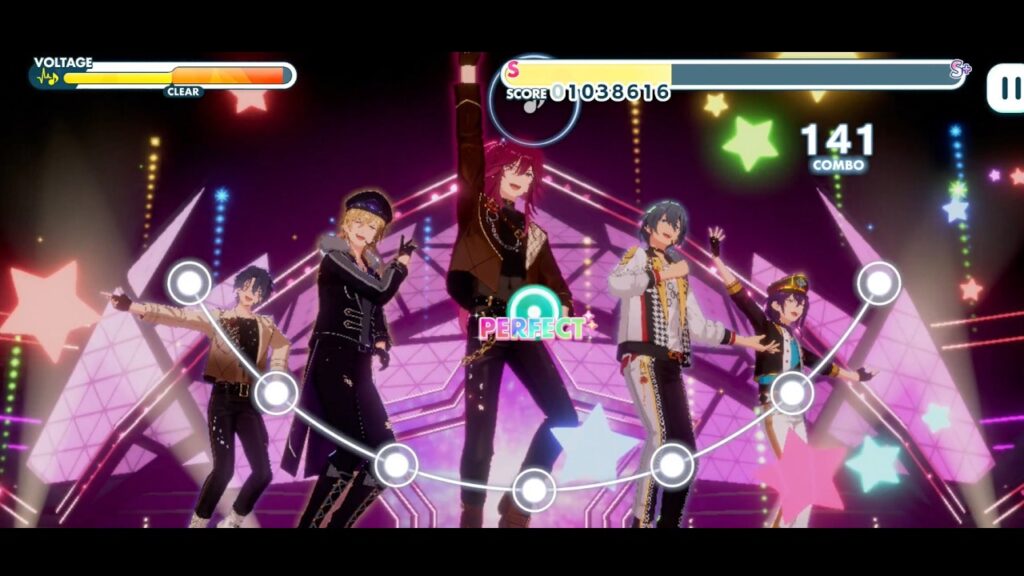Viewport: 1024px width, 576px height.
Task: Pause the live with the pause button
Action: coord(1006,87)
